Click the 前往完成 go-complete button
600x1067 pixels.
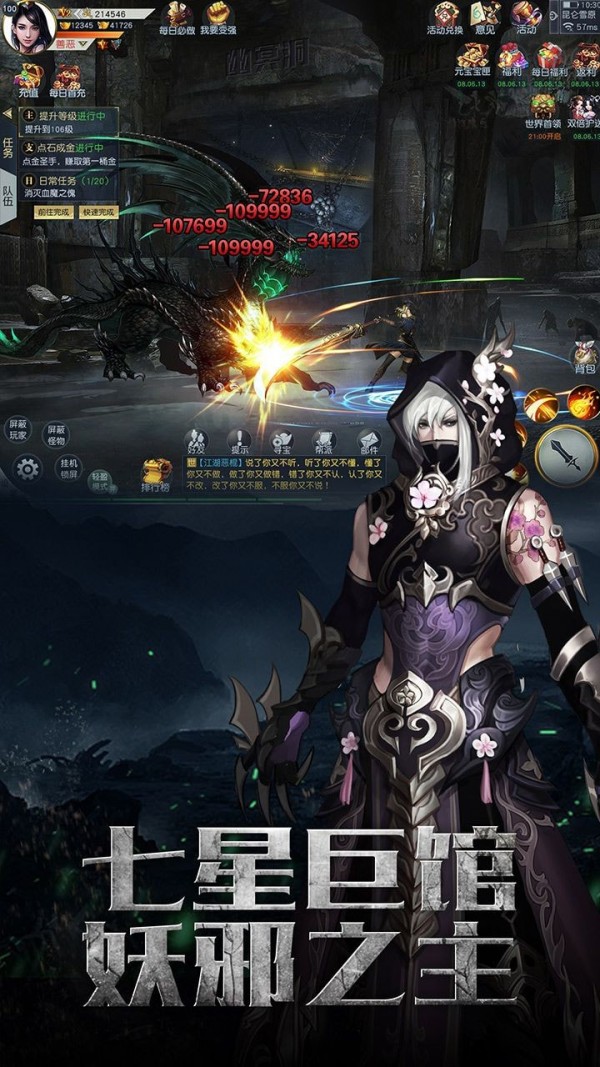pos(55,212)
